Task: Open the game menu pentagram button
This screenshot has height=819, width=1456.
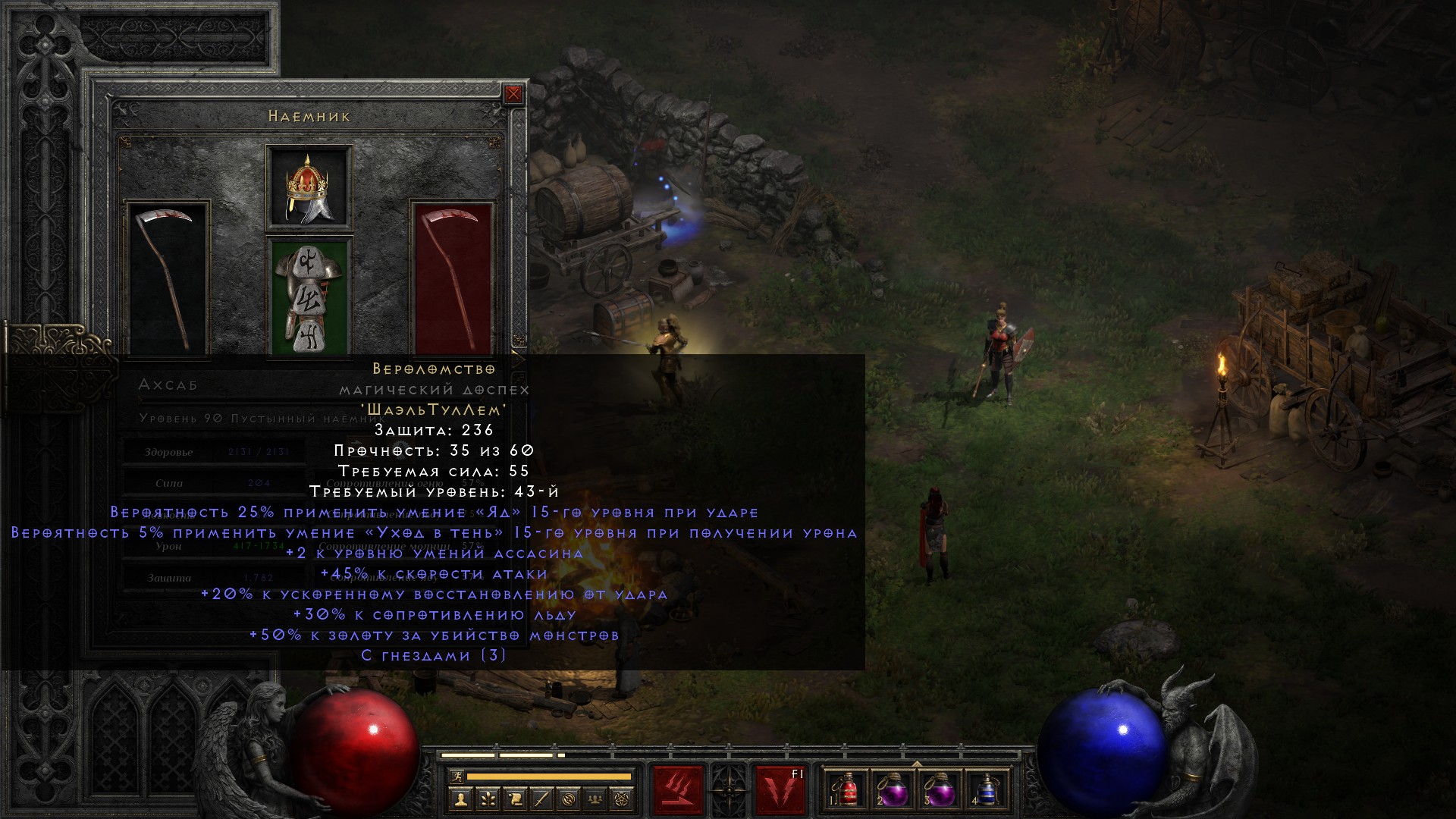Action: (624, 799)
